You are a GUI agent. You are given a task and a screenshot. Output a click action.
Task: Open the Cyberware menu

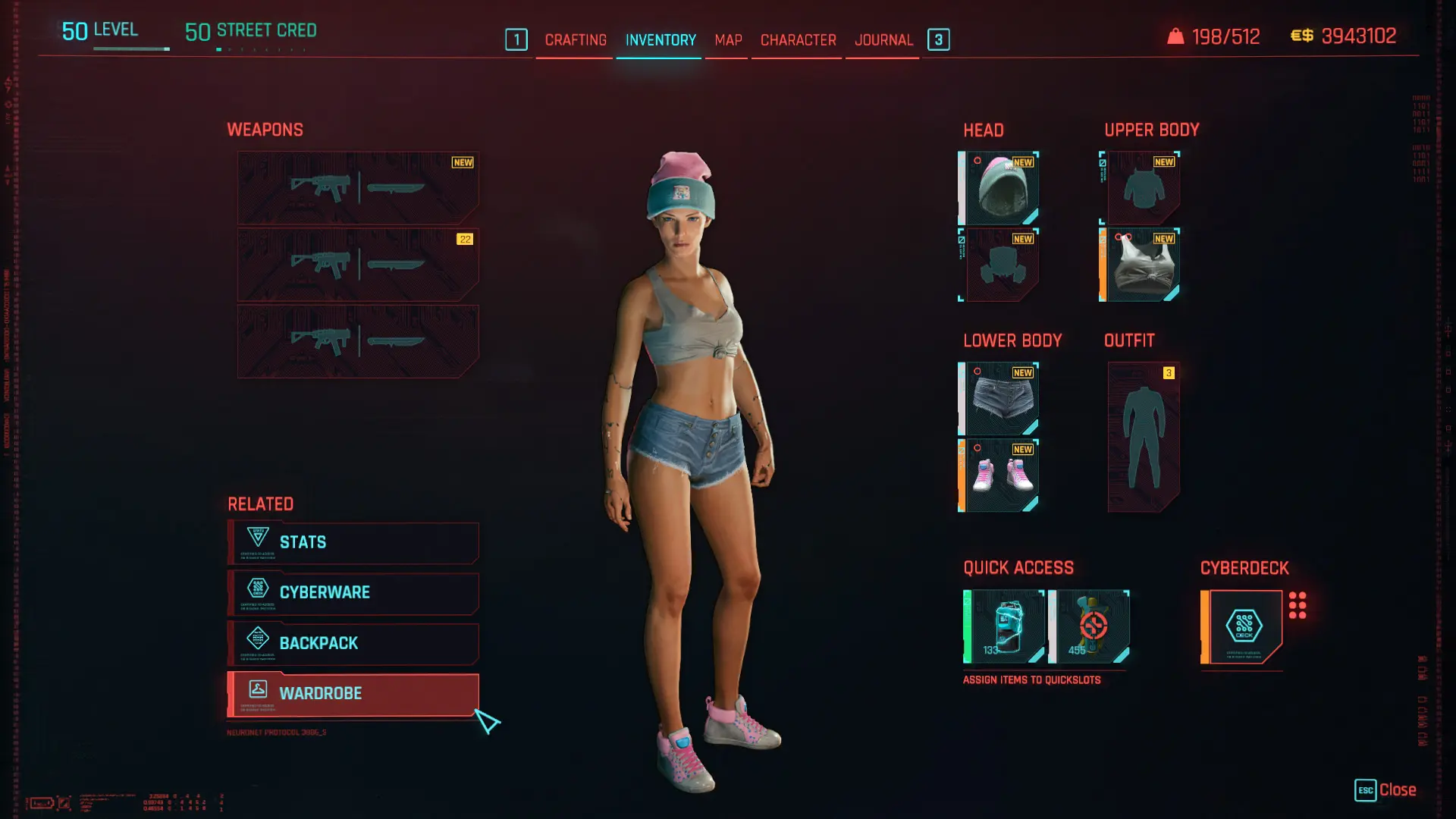(353, 592)
